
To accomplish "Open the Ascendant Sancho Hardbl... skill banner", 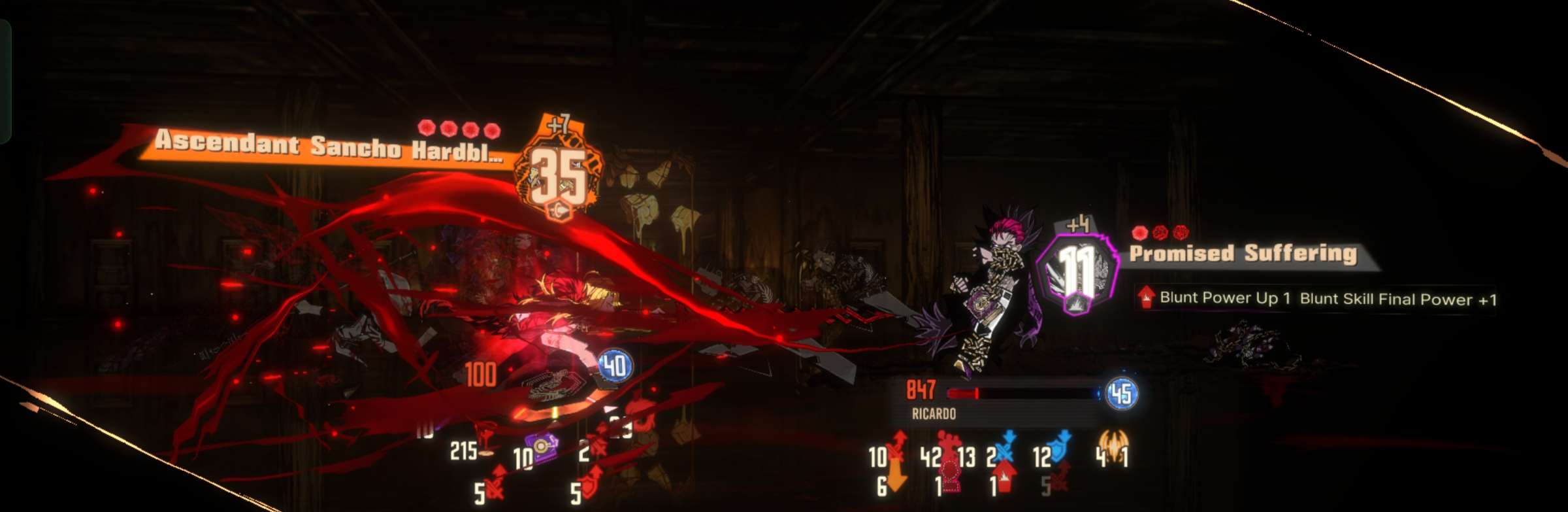I will coord(327,146).
